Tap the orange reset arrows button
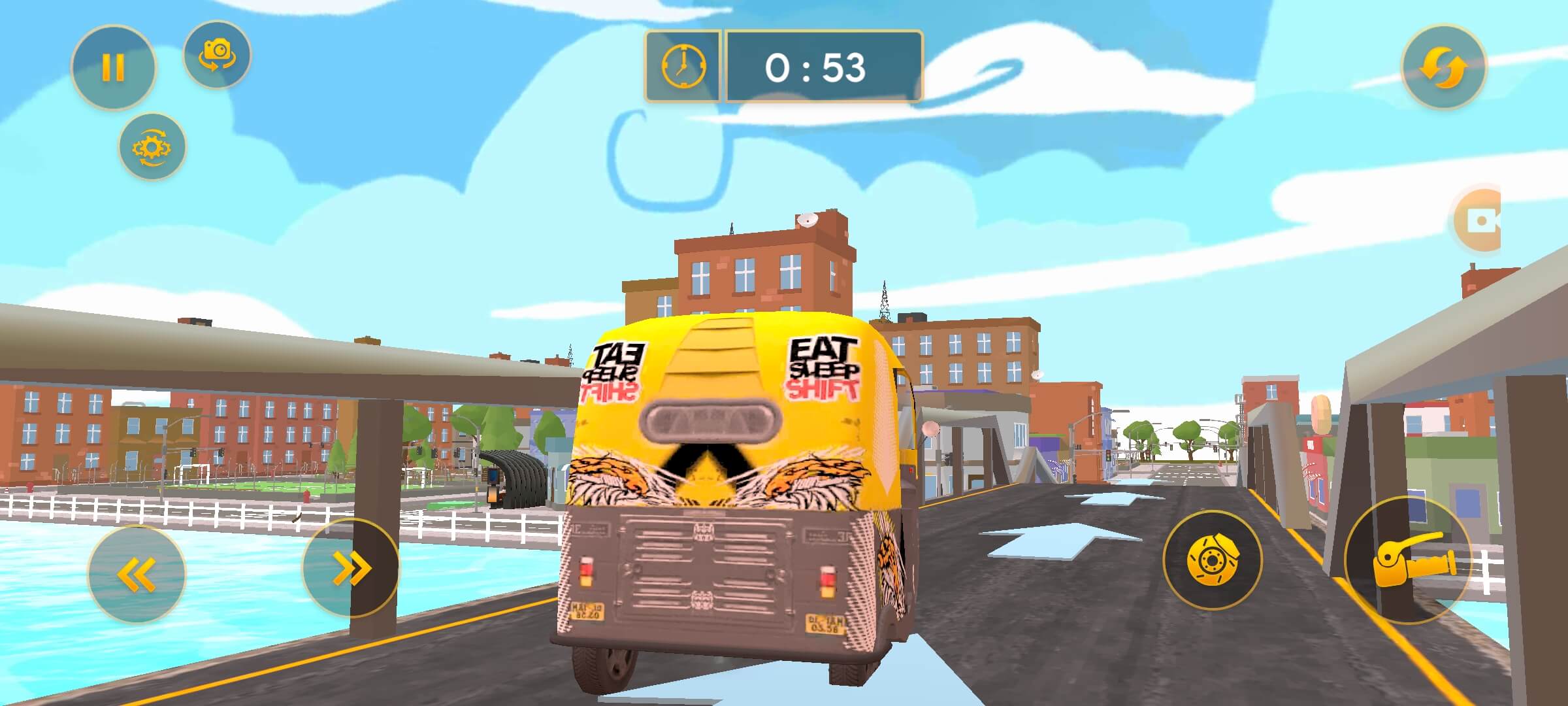This screenshot has height=706, width=1568. tap(1444, 67)
